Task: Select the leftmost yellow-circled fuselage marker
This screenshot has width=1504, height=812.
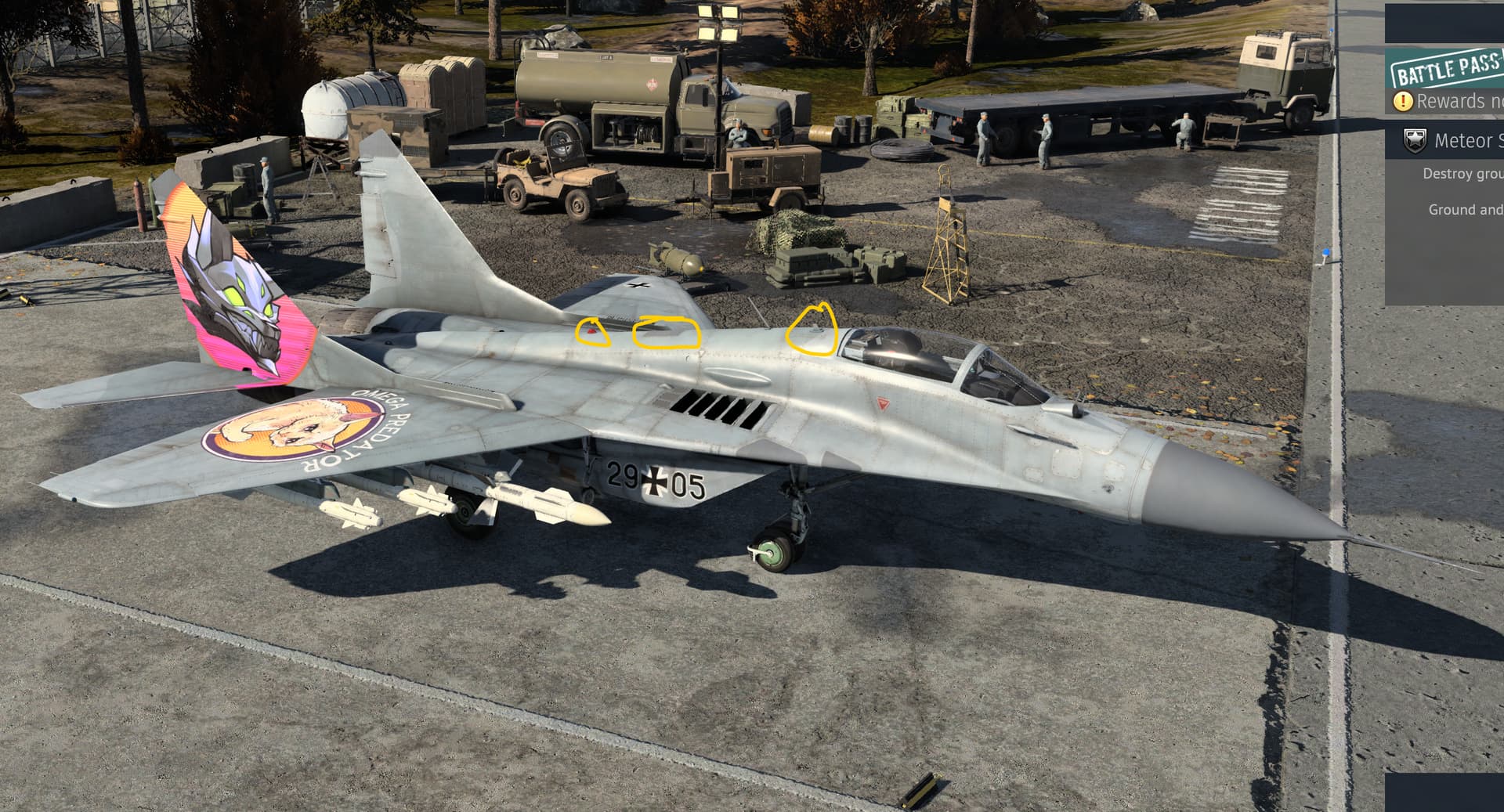Action: [x=591, y=332]
